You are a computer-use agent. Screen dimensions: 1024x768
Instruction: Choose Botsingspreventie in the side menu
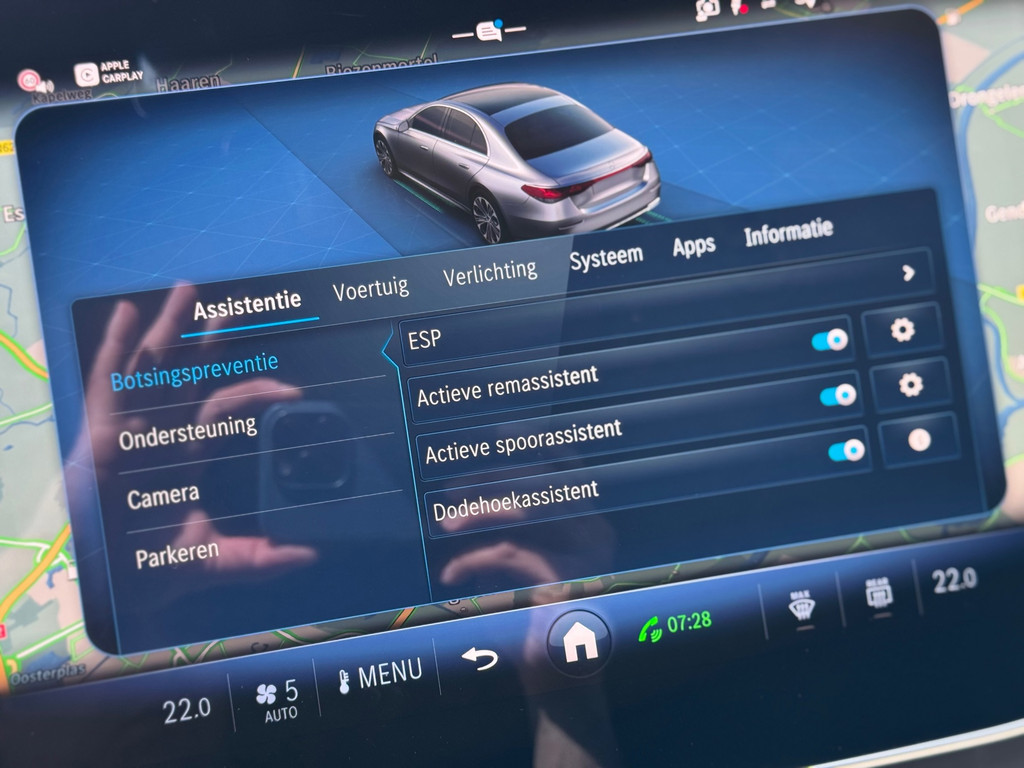pyautogui.click(x=194, y=370)
